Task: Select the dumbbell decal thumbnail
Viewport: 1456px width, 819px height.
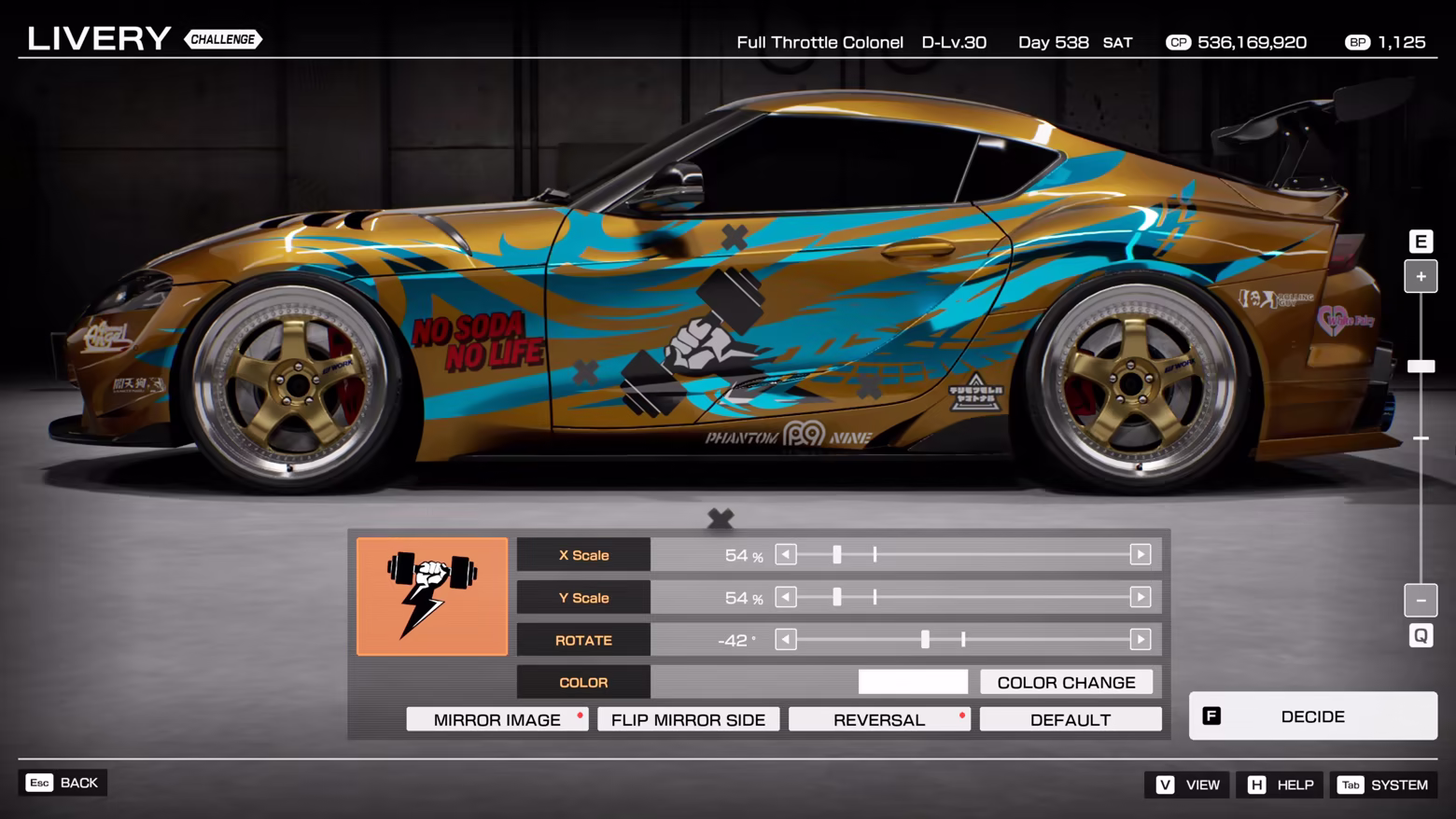Action: point(431,596)
